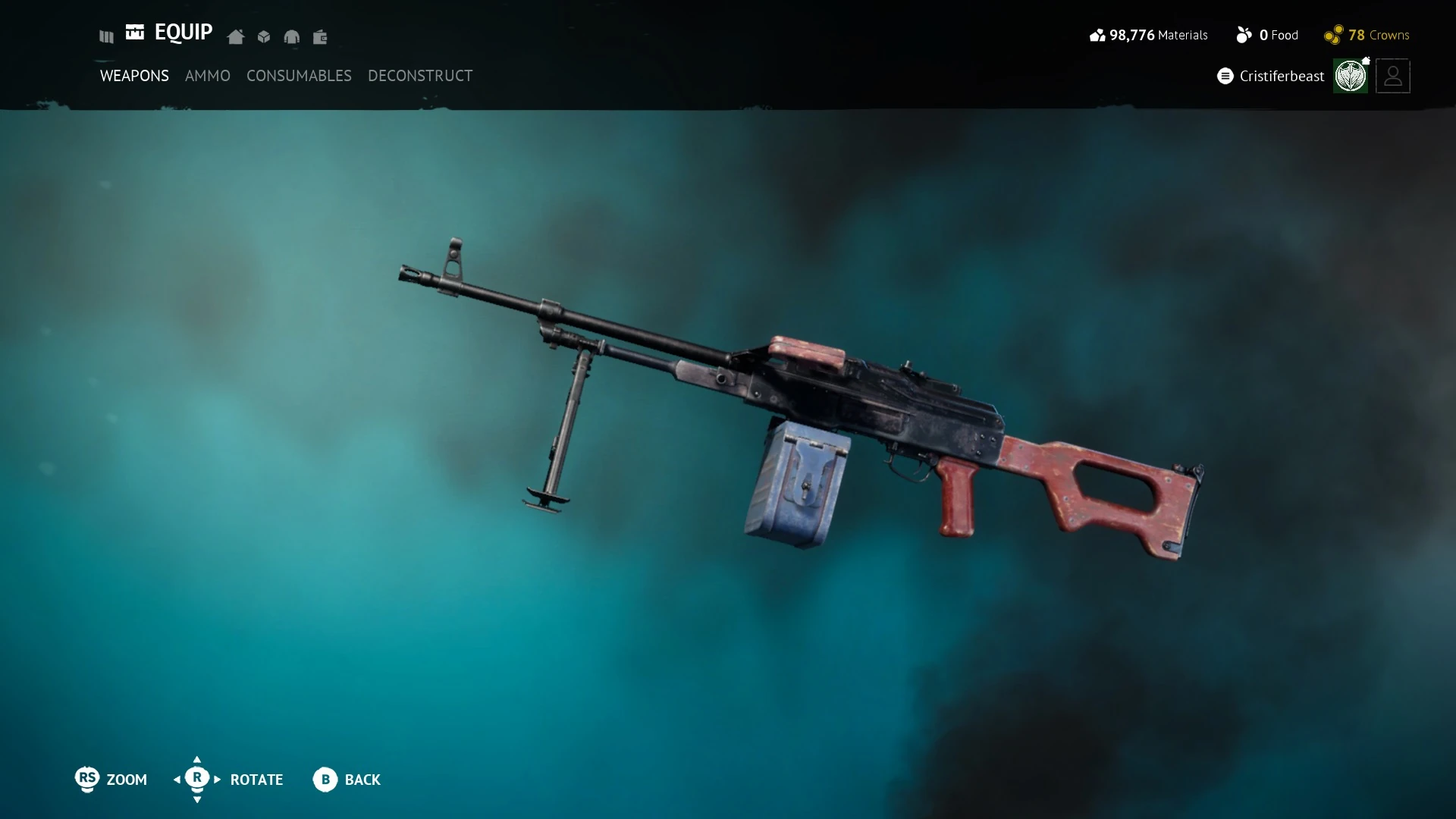Viewport: 1456px width, 819px height.
Task: Select the empty player slot
Action: click(x=1393, y=76)
